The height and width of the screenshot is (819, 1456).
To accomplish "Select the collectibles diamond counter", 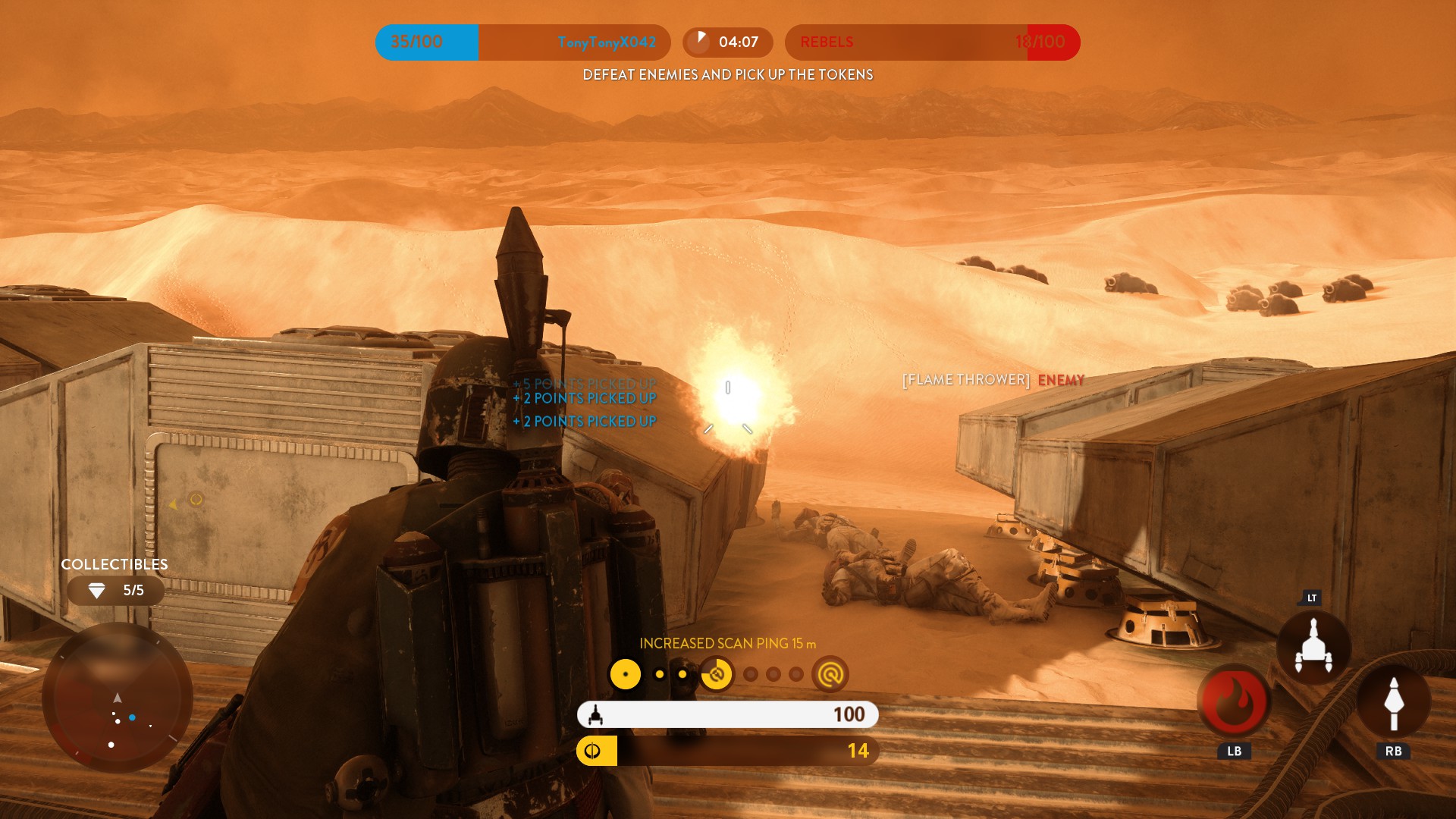I will coord(115,591).
